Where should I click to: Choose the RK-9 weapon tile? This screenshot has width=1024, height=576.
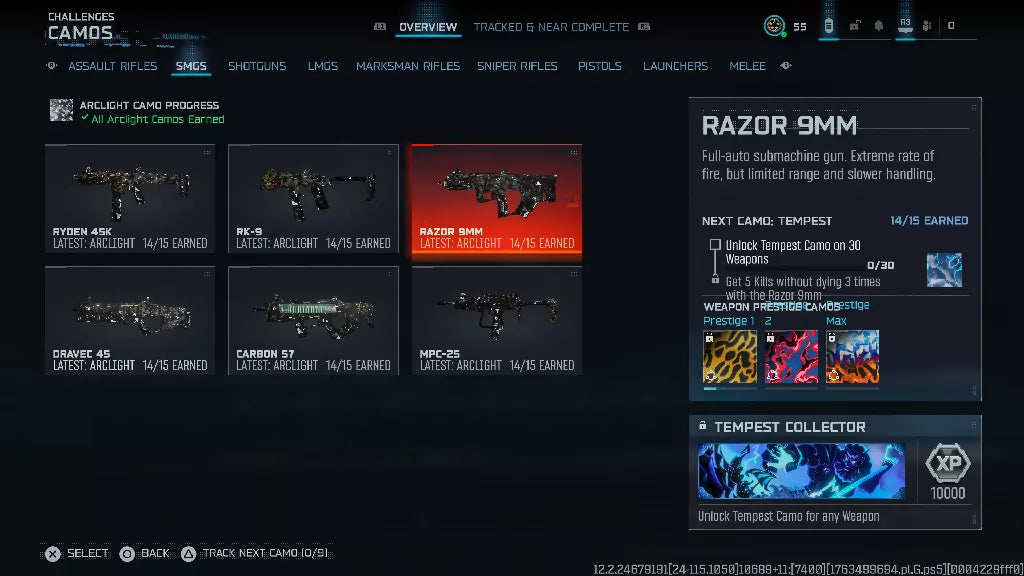point(313,198)
